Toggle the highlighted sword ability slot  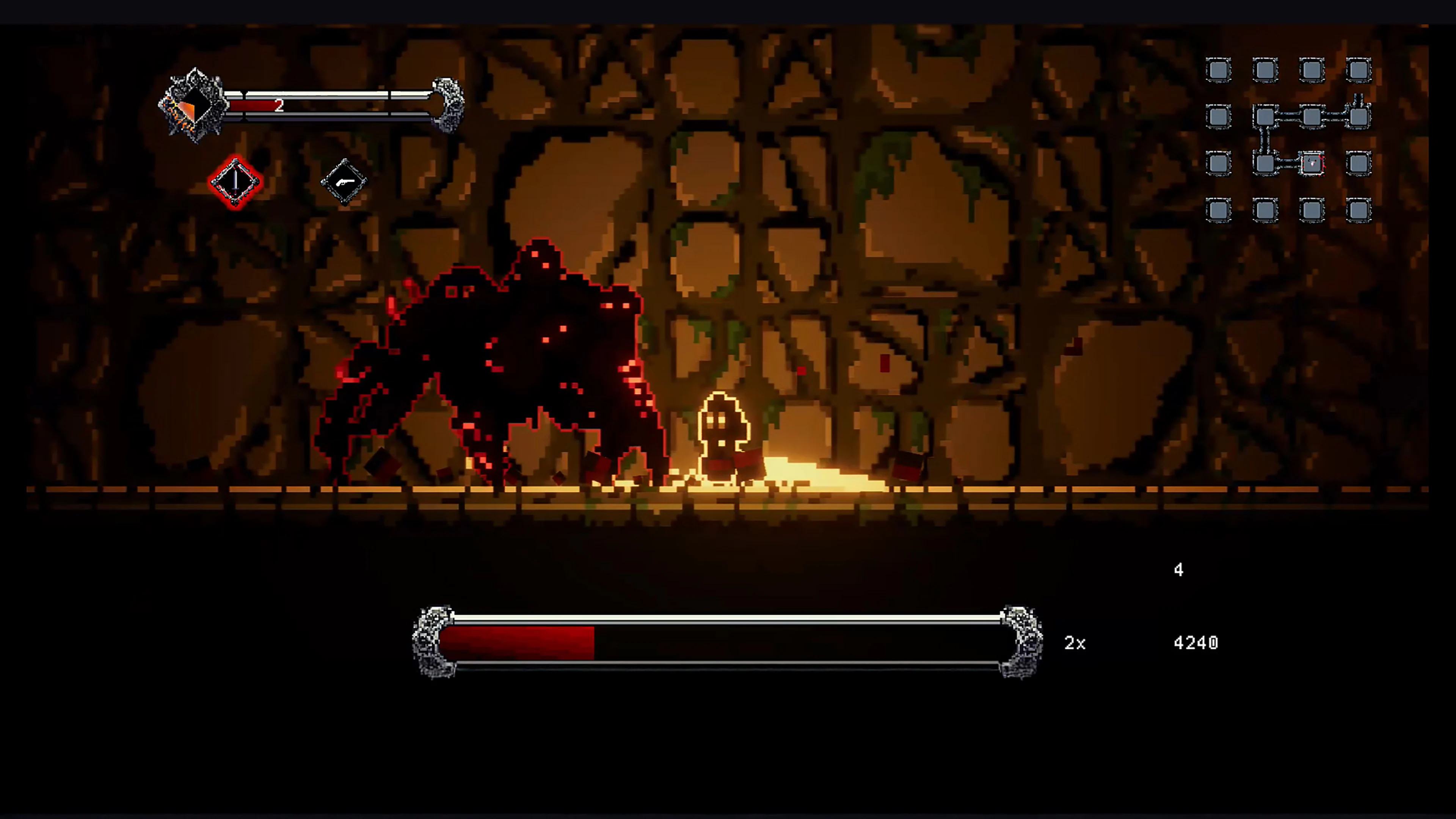coord(235,182)
